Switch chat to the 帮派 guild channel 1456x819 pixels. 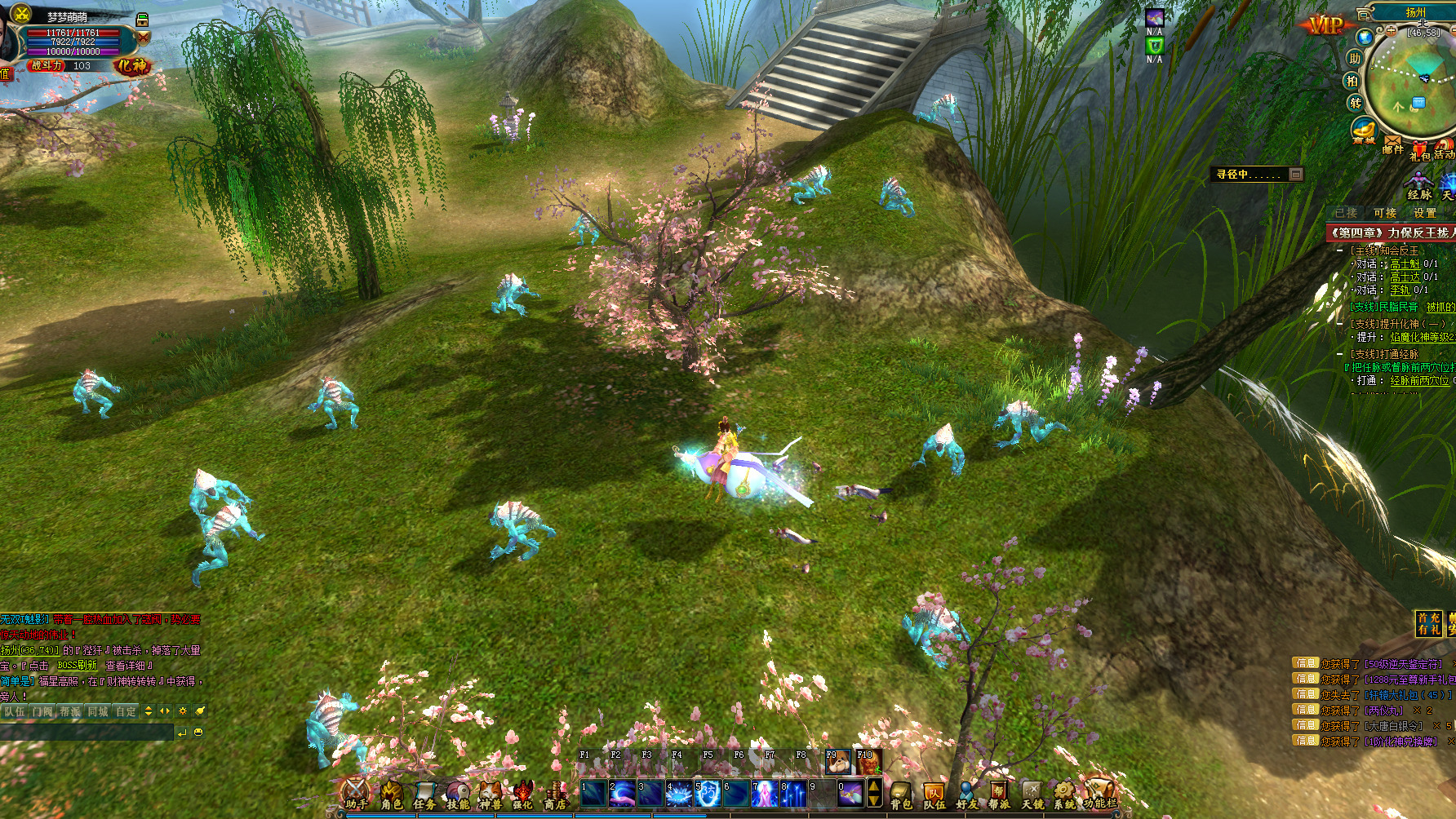click(70, 711)
